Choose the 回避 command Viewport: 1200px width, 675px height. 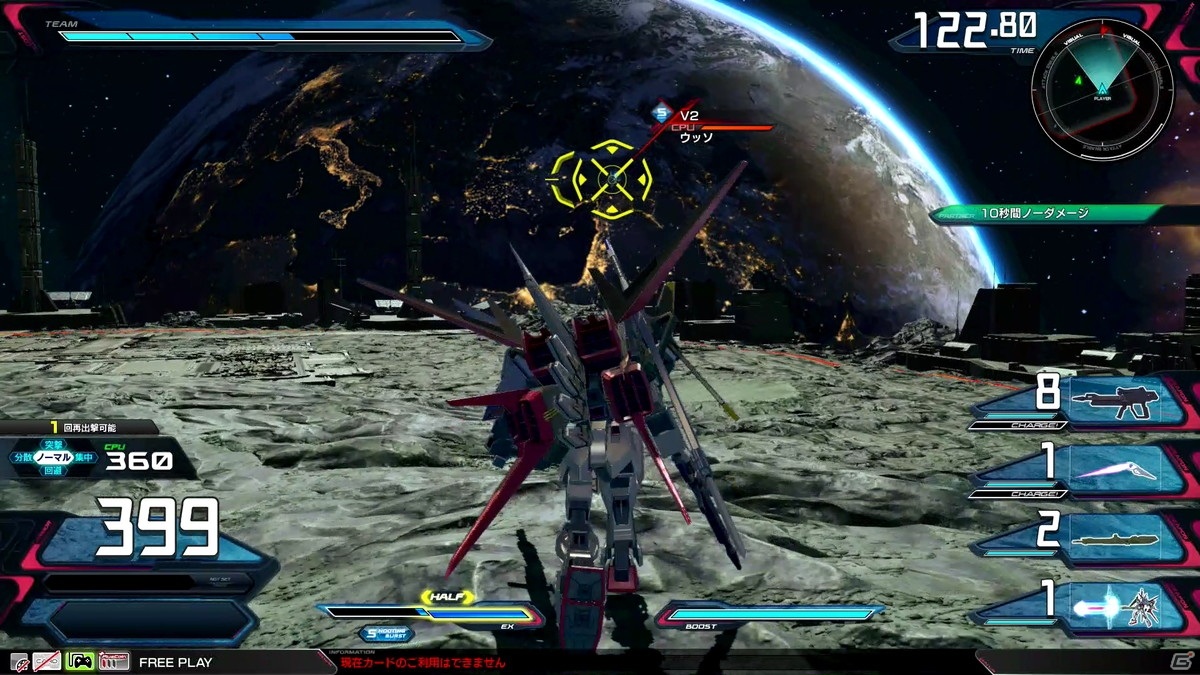52,470
